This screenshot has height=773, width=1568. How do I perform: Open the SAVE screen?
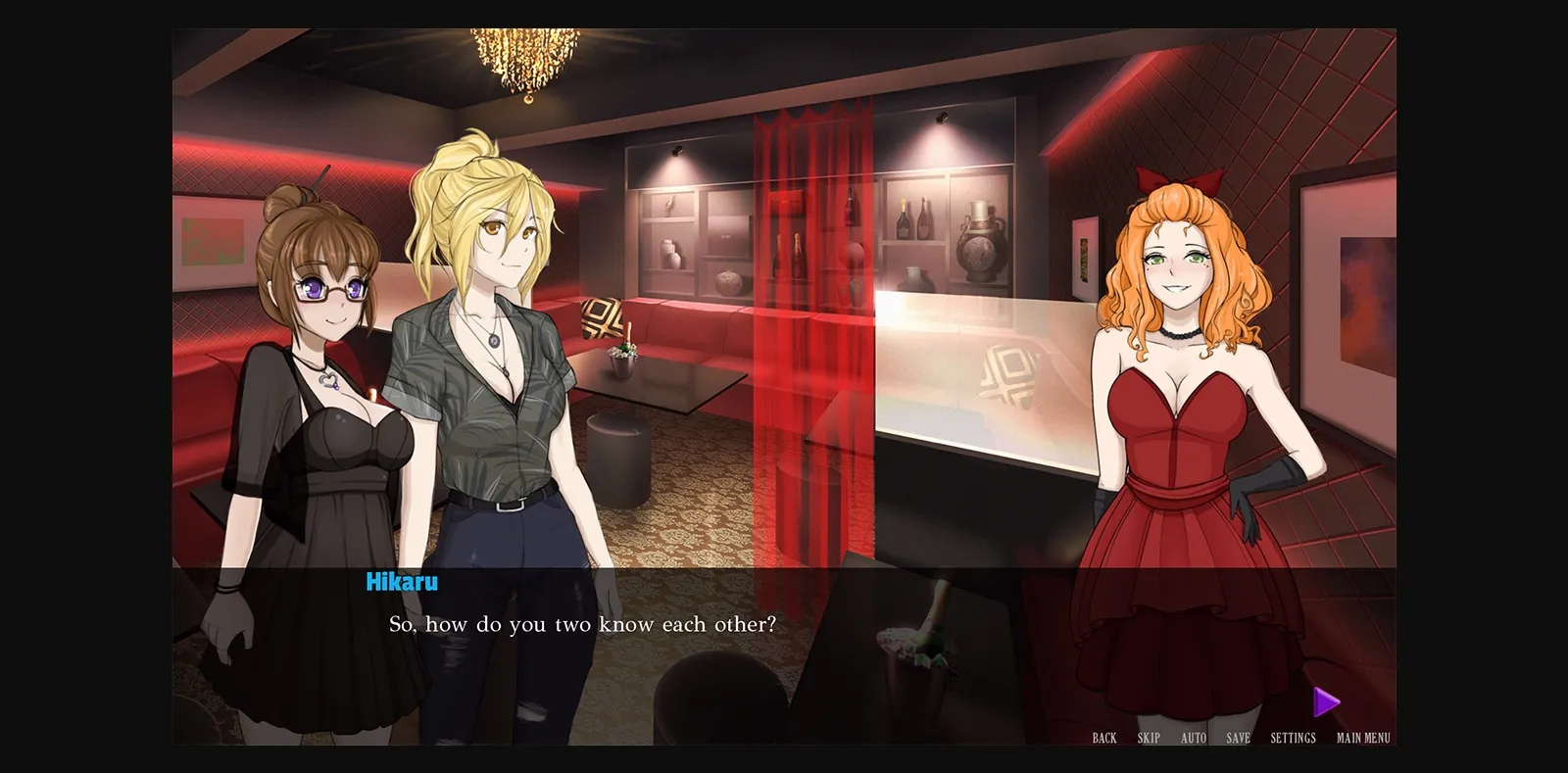[1239, 738]
